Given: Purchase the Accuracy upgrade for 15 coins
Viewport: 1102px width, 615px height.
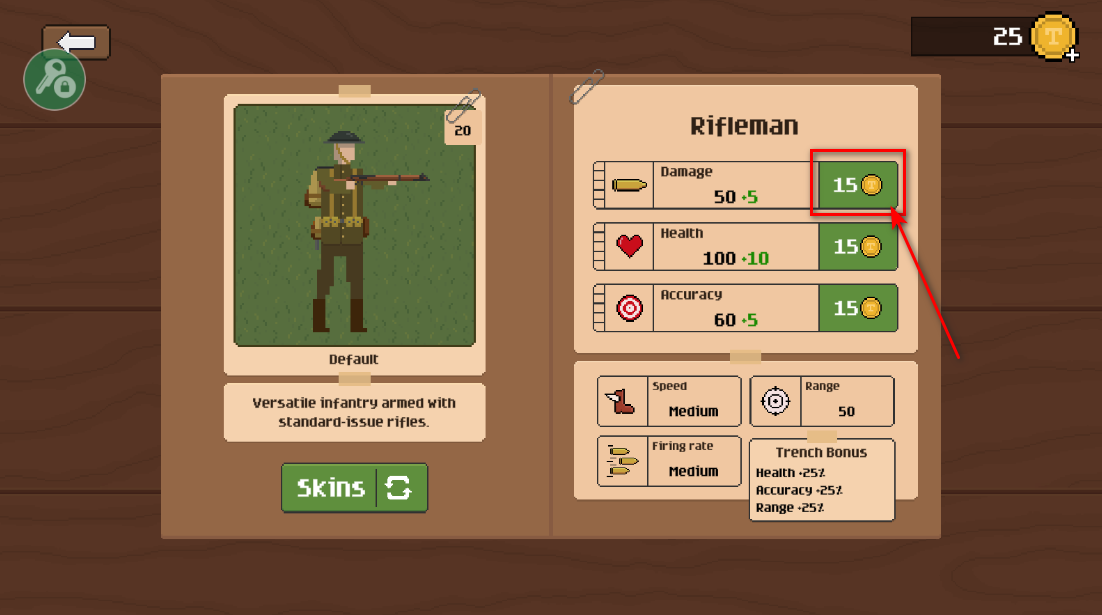Looking at the screenshot, I should click(x=857, y=308).
